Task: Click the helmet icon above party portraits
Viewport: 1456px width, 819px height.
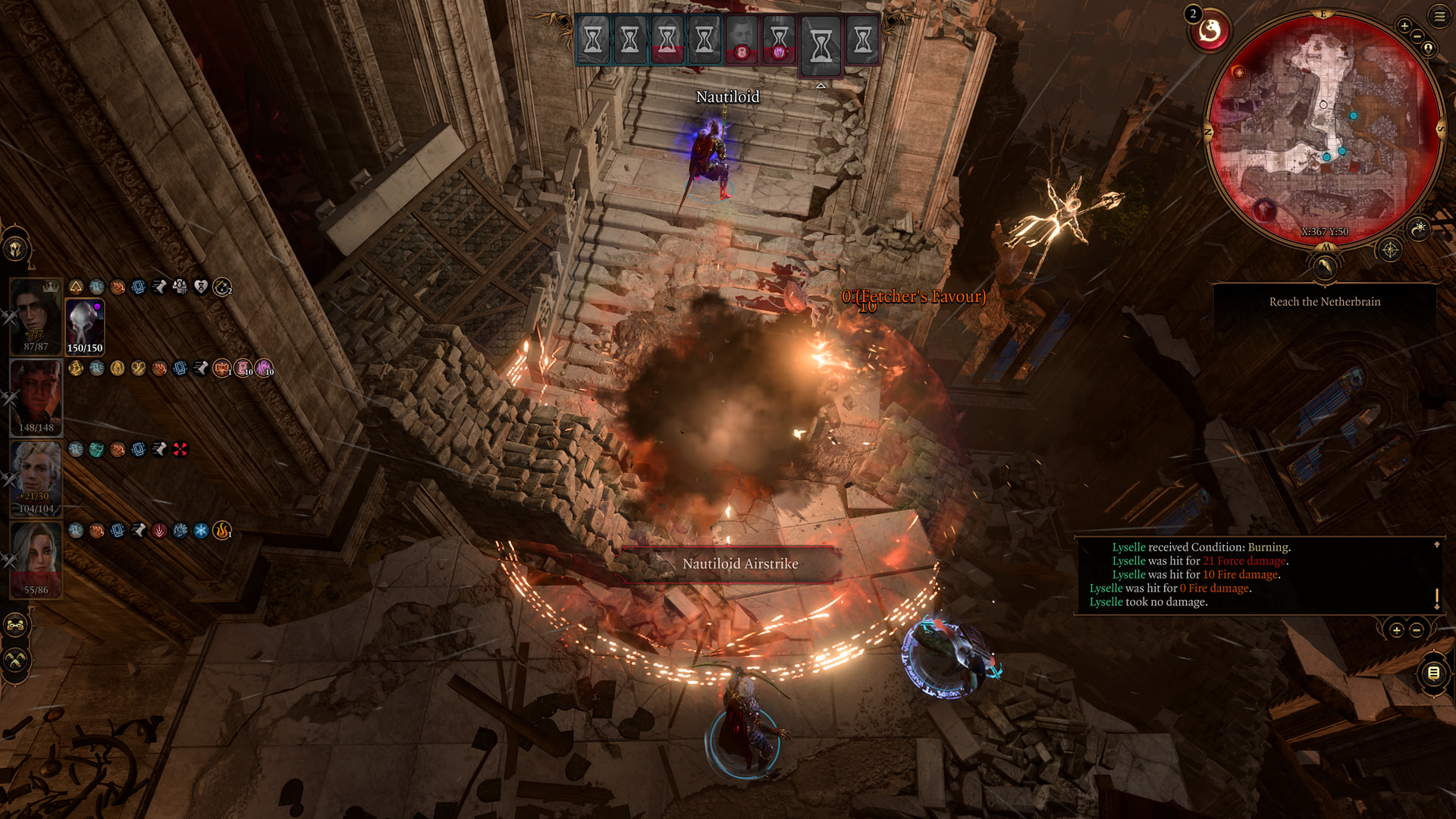Action: 16,249
